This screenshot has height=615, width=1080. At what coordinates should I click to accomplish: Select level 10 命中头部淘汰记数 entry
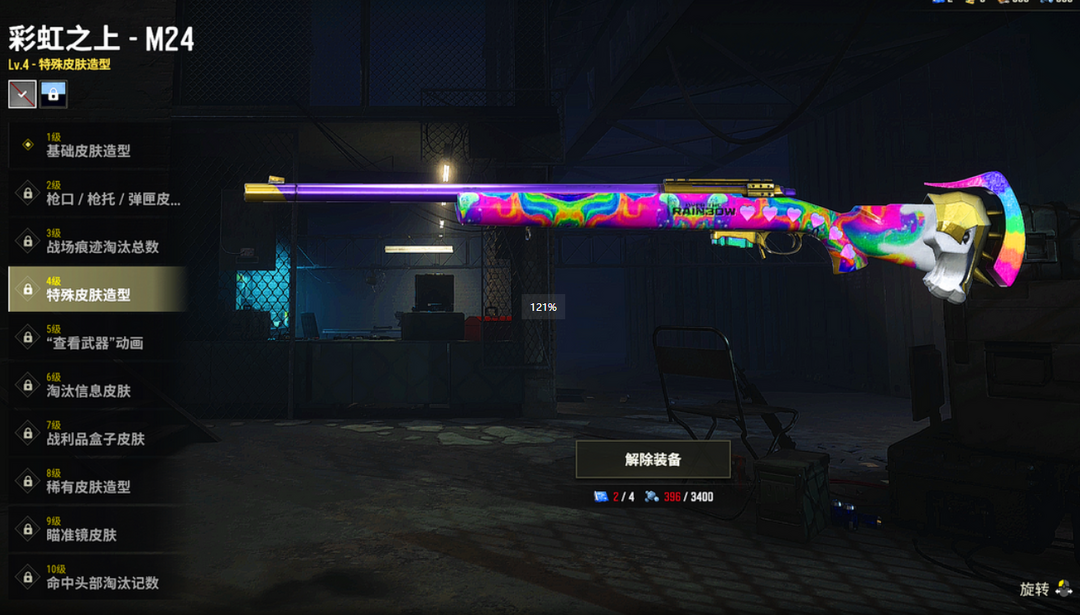pos(95,577)
